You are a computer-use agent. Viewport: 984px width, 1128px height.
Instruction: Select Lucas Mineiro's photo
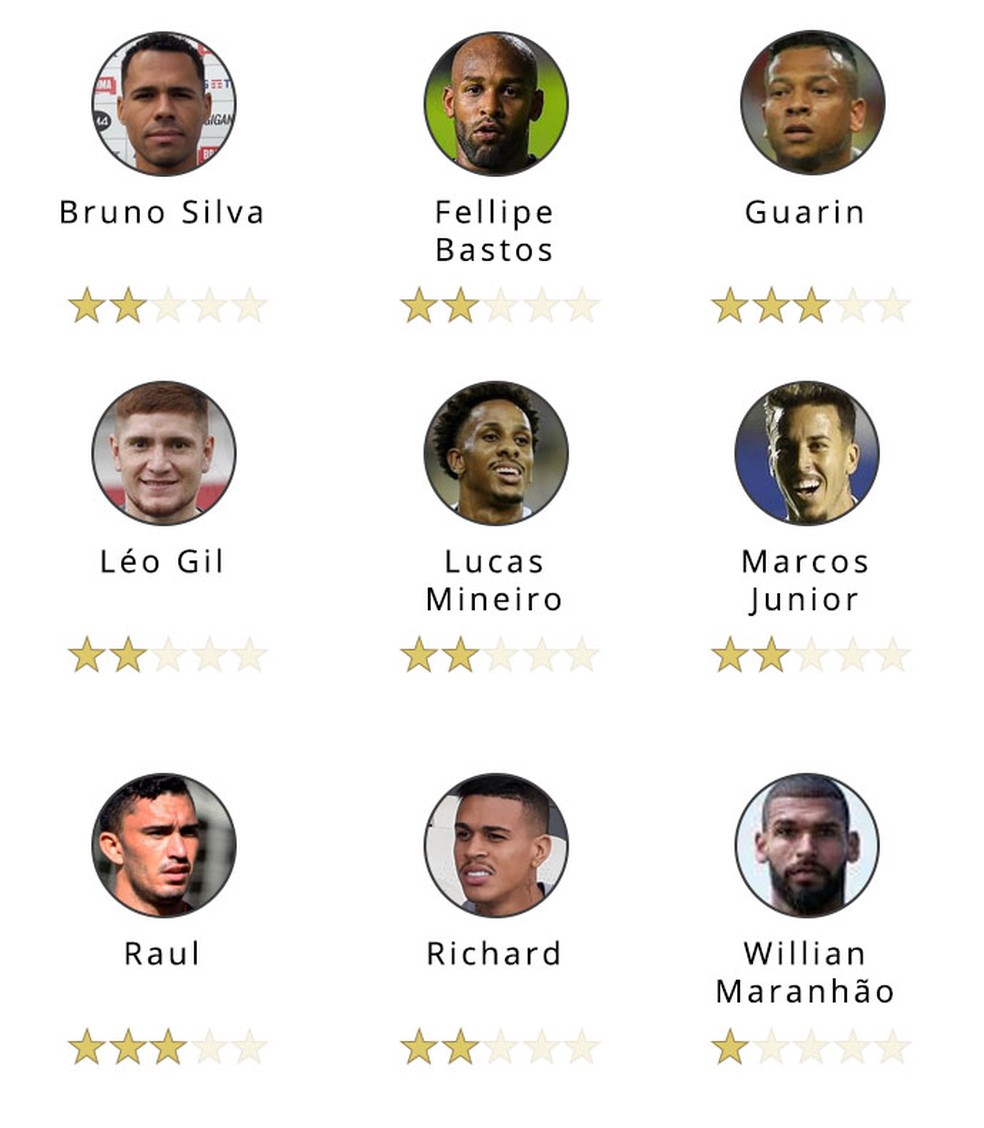pyautogui.click(x=496, y=452)
